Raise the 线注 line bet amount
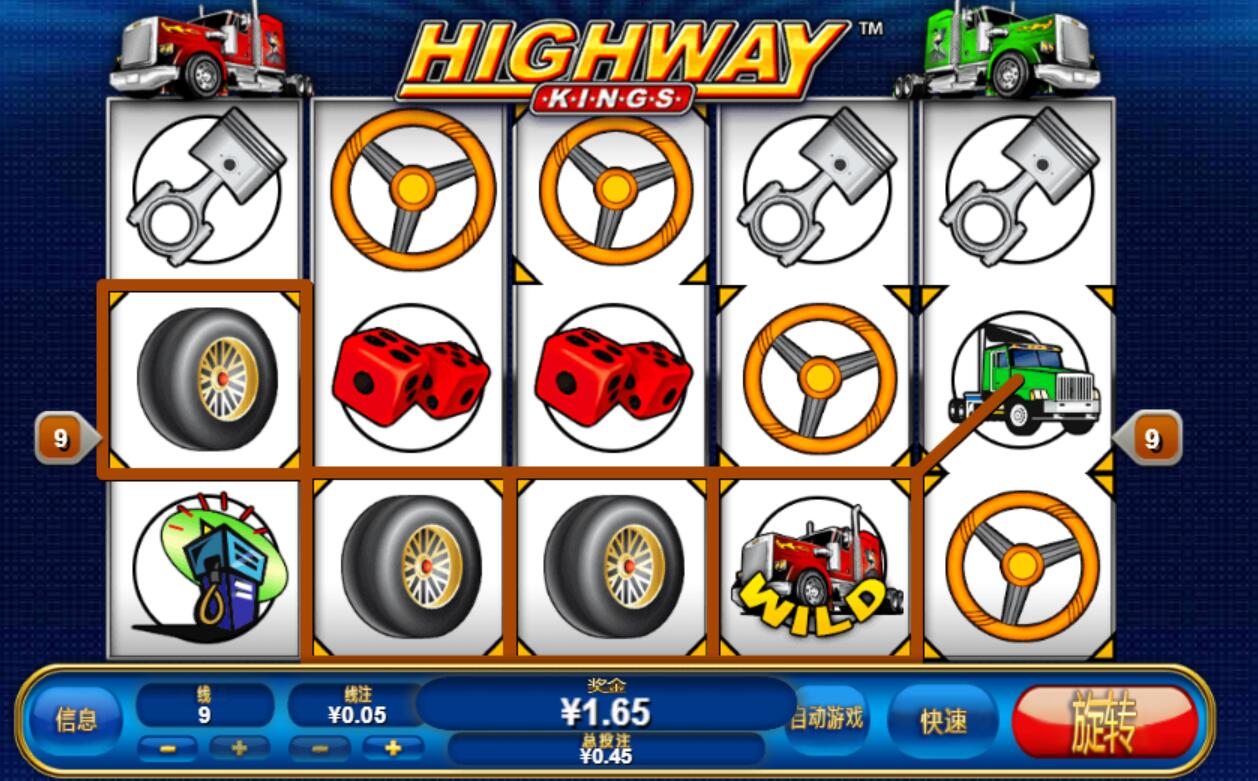1258x781 pixels. tap(393, 747)
